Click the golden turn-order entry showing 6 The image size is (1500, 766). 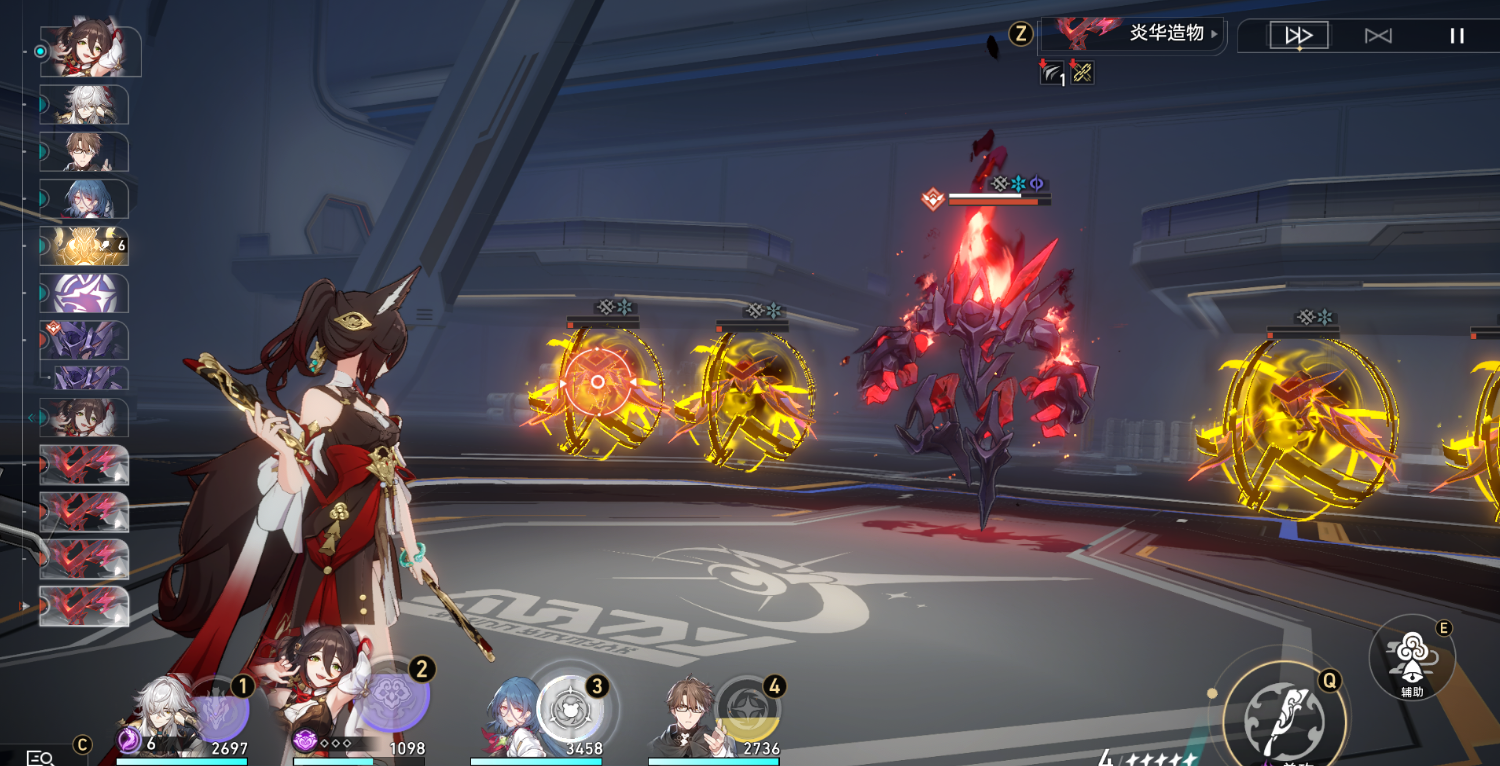[84, 246]
